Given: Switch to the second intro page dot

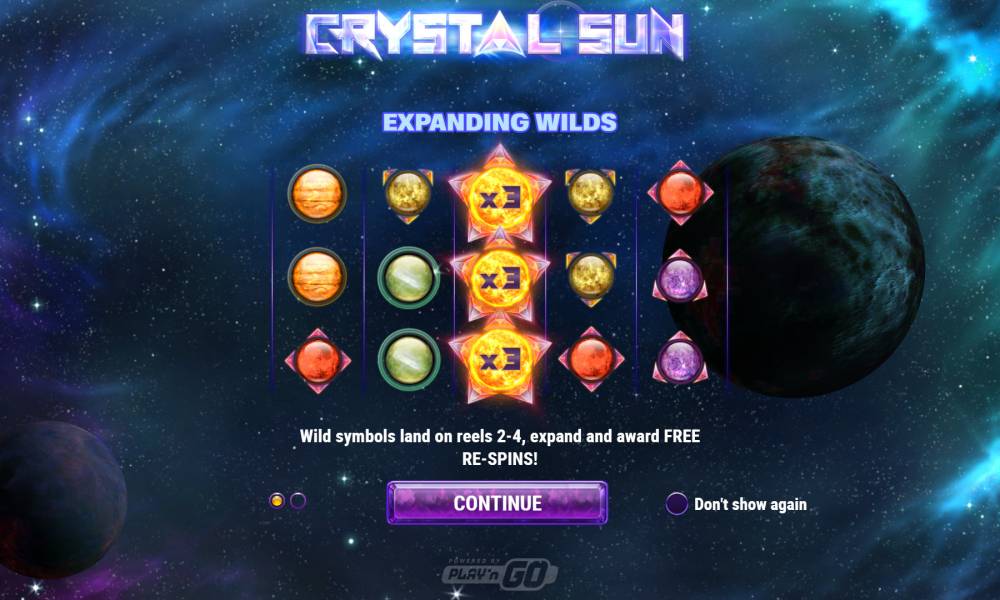Looking at the screenshot, I should pos(298,500).
